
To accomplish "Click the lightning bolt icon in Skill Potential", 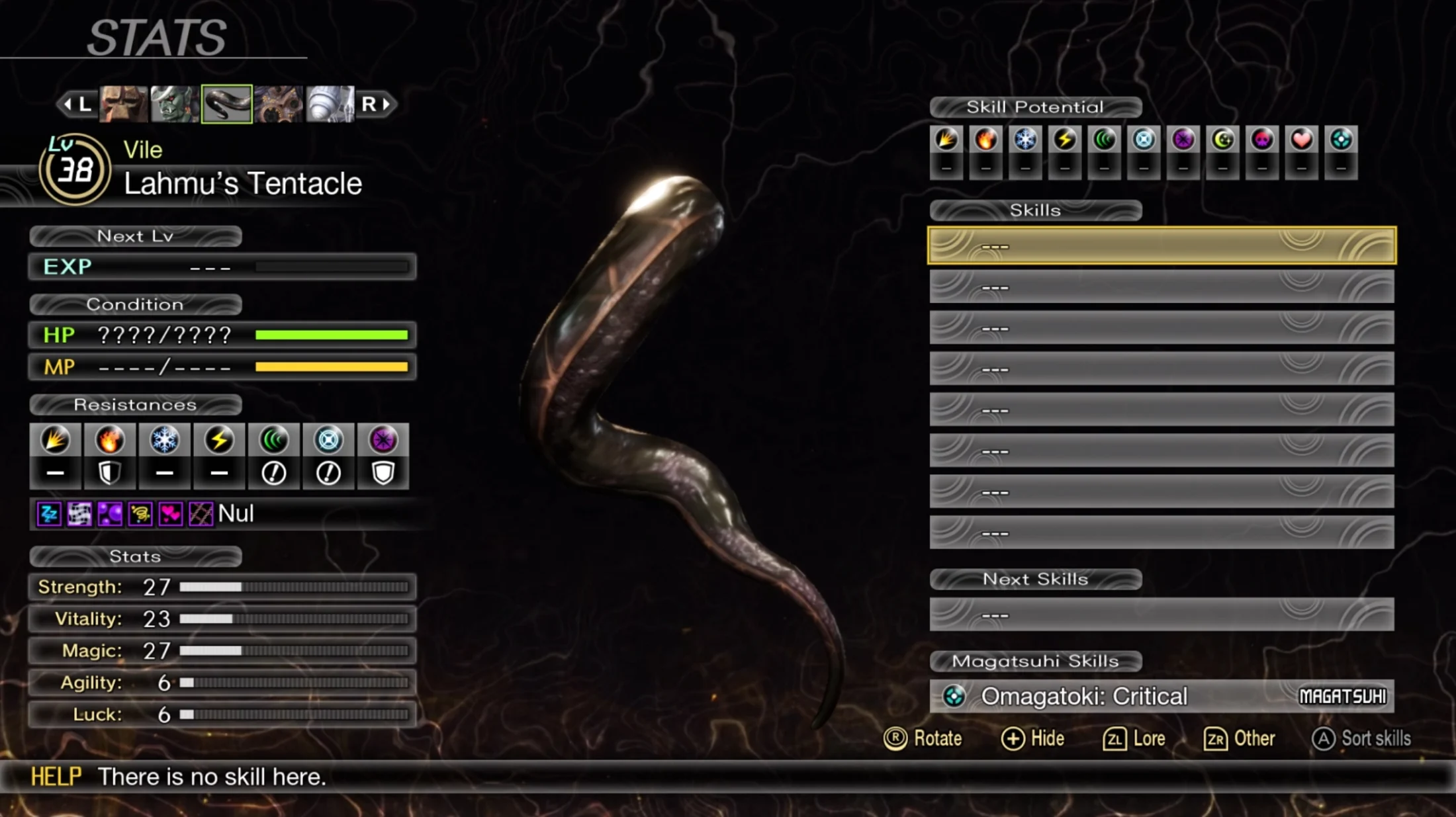I will (1065, 140).
